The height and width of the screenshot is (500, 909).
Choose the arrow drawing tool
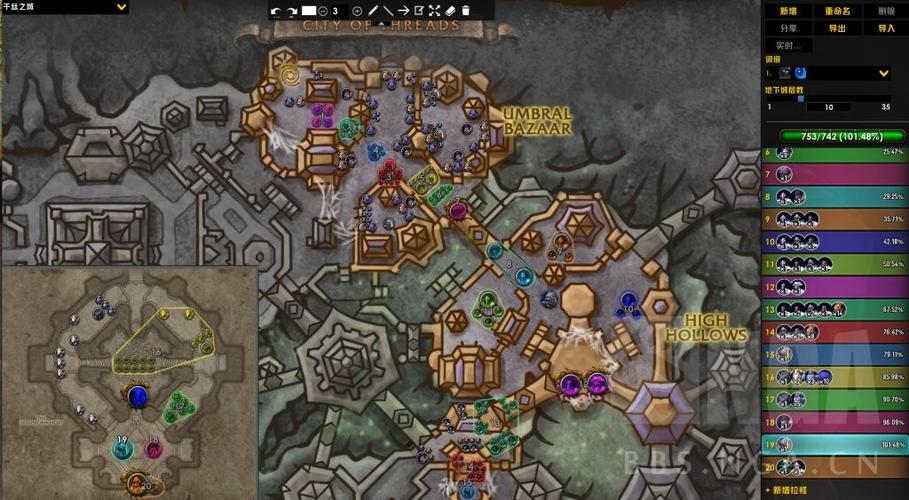tap(403, 11)
